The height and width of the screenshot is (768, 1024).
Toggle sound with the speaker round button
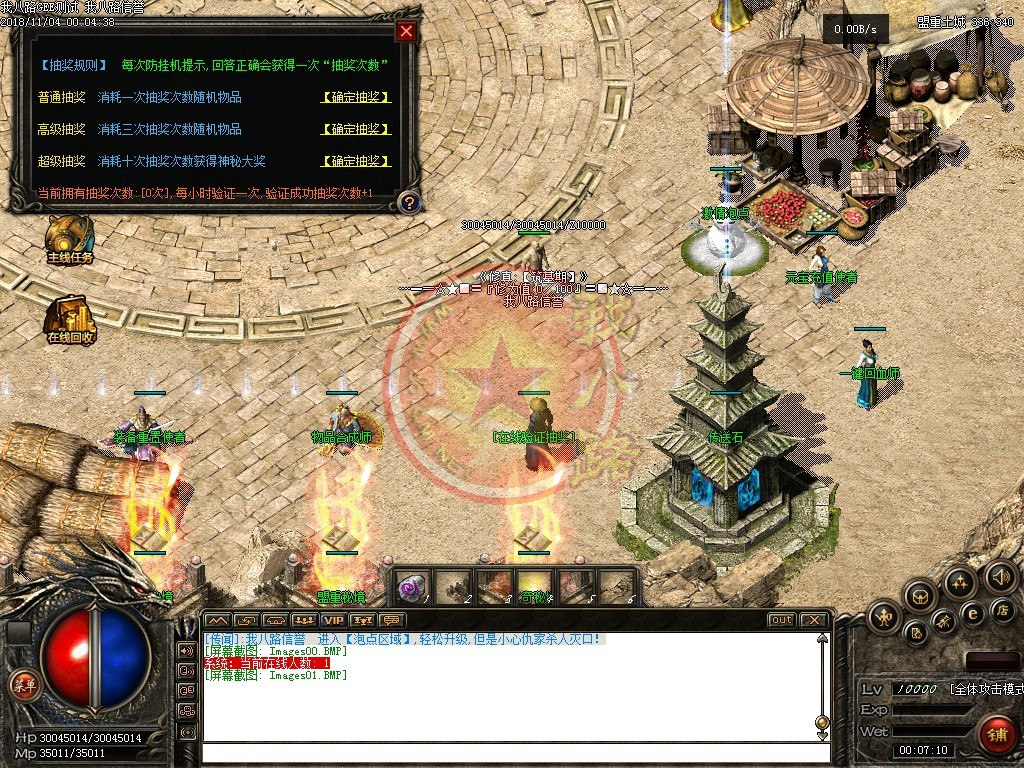click(x=1000, y=576)
